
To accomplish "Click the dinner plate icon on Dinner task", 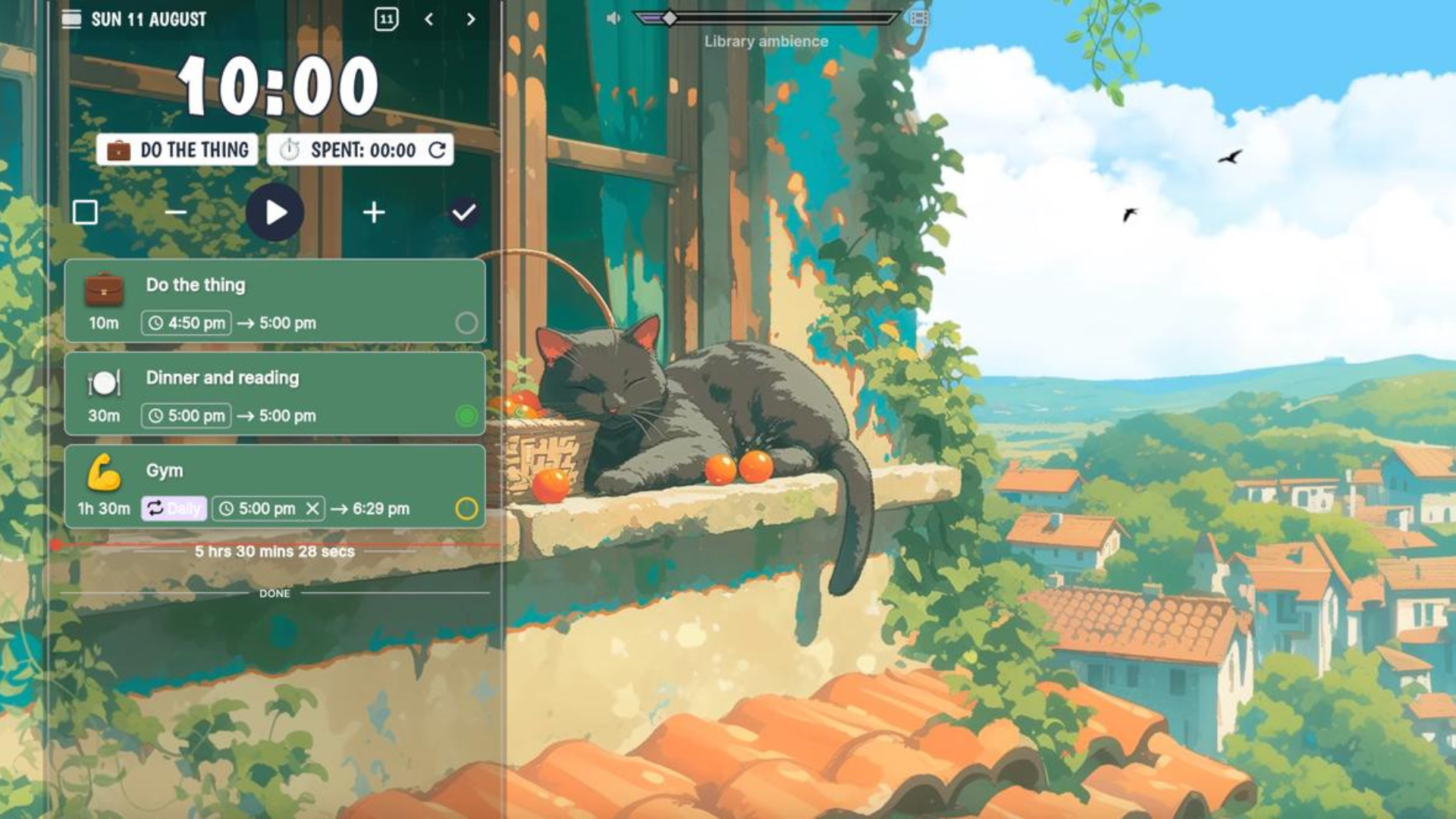I will point(104,383).
